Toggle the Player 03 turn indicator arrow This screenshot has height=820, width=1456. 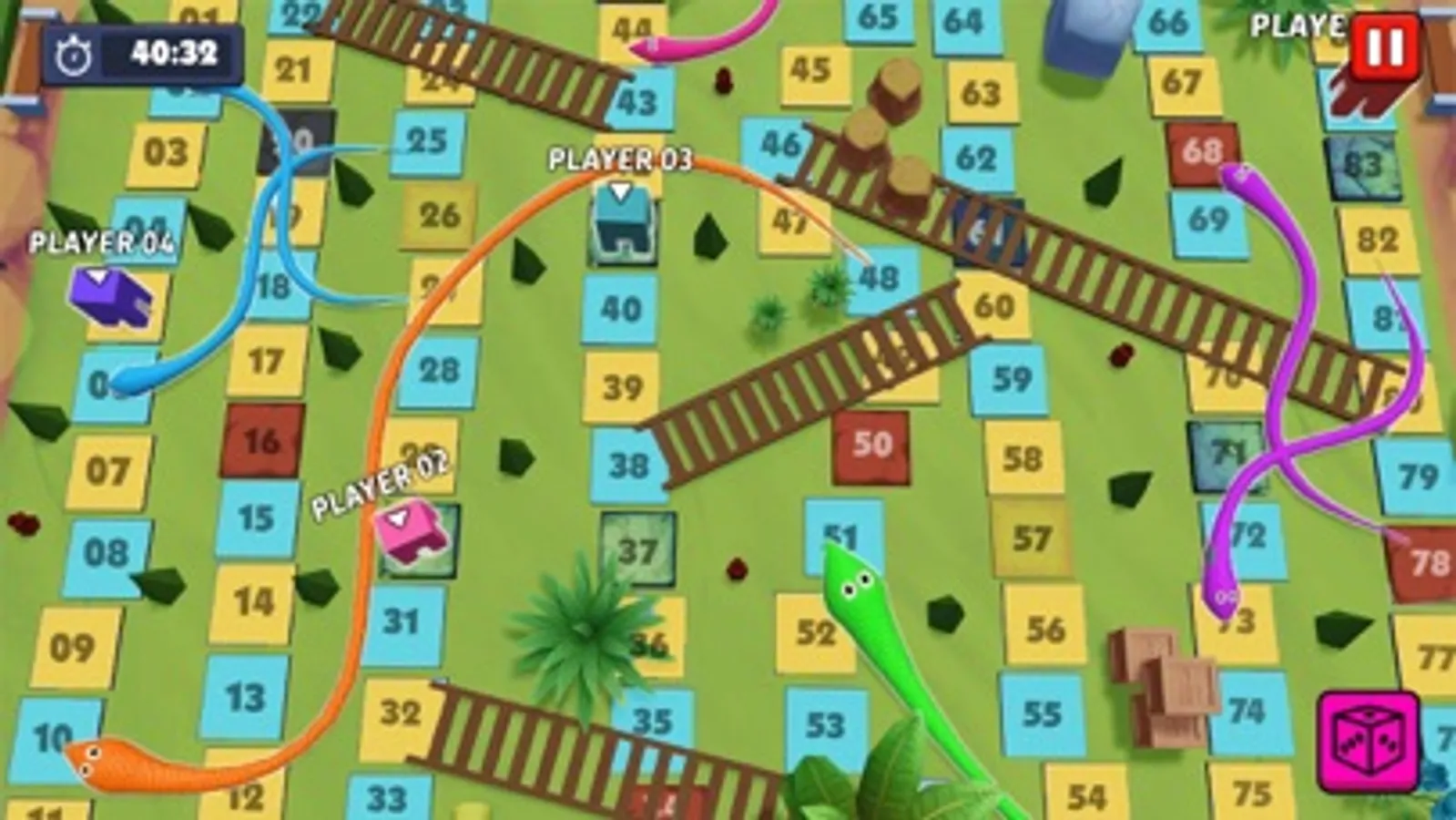pyautogui.click(x=622, y=191)
